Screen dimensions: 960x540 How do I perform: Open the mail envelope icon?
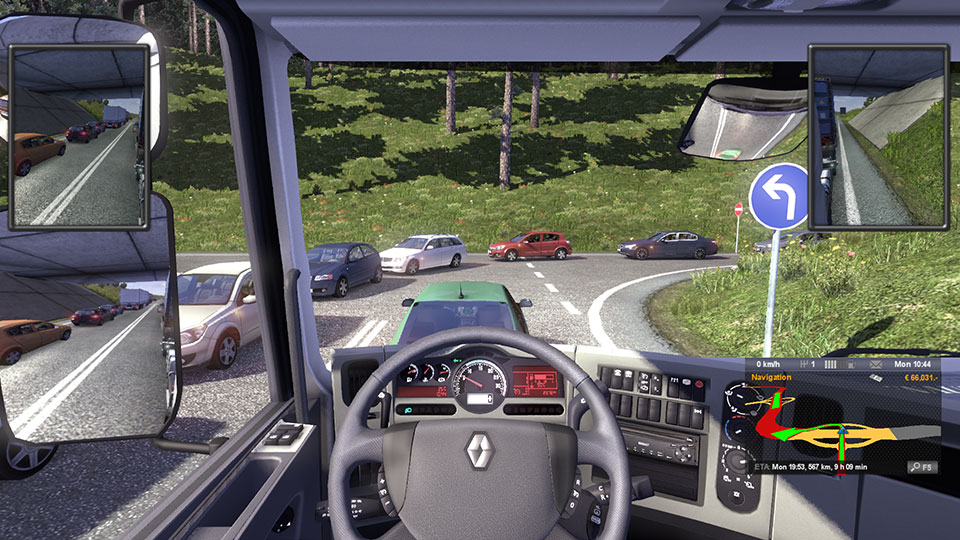pos(874,364)
